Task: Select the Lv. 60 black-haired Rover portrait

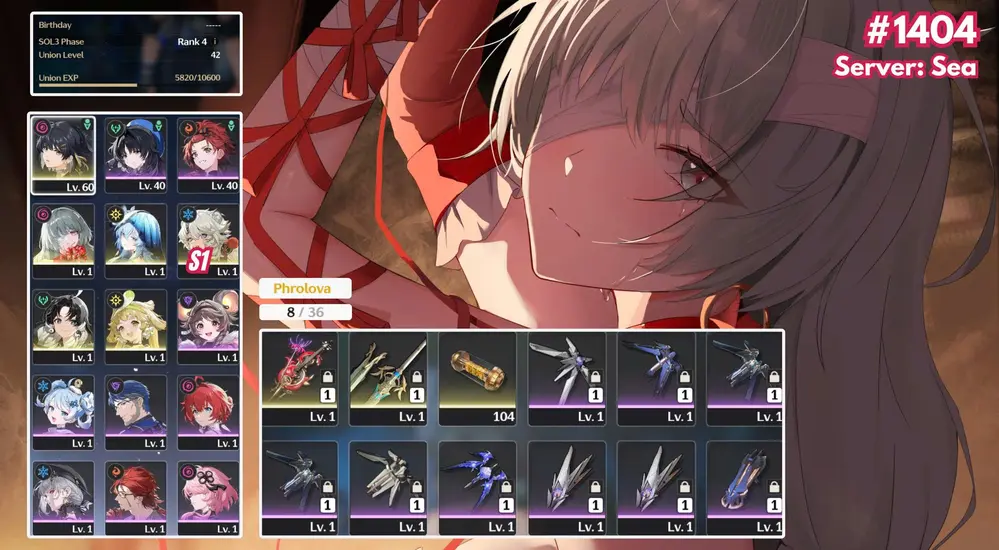Action: coord(63,154)
